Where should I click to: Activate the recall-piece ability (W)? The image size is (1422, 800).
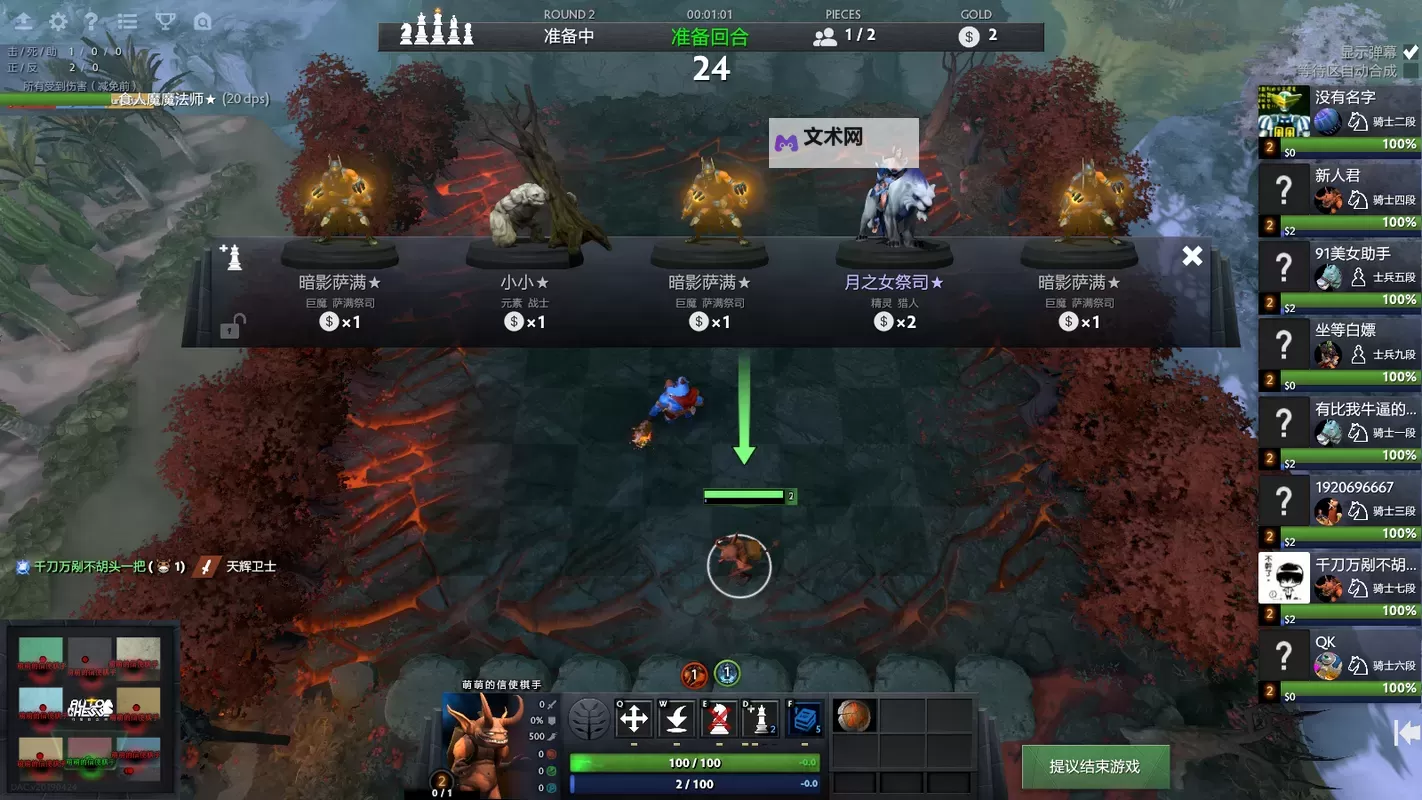[678, 718]
